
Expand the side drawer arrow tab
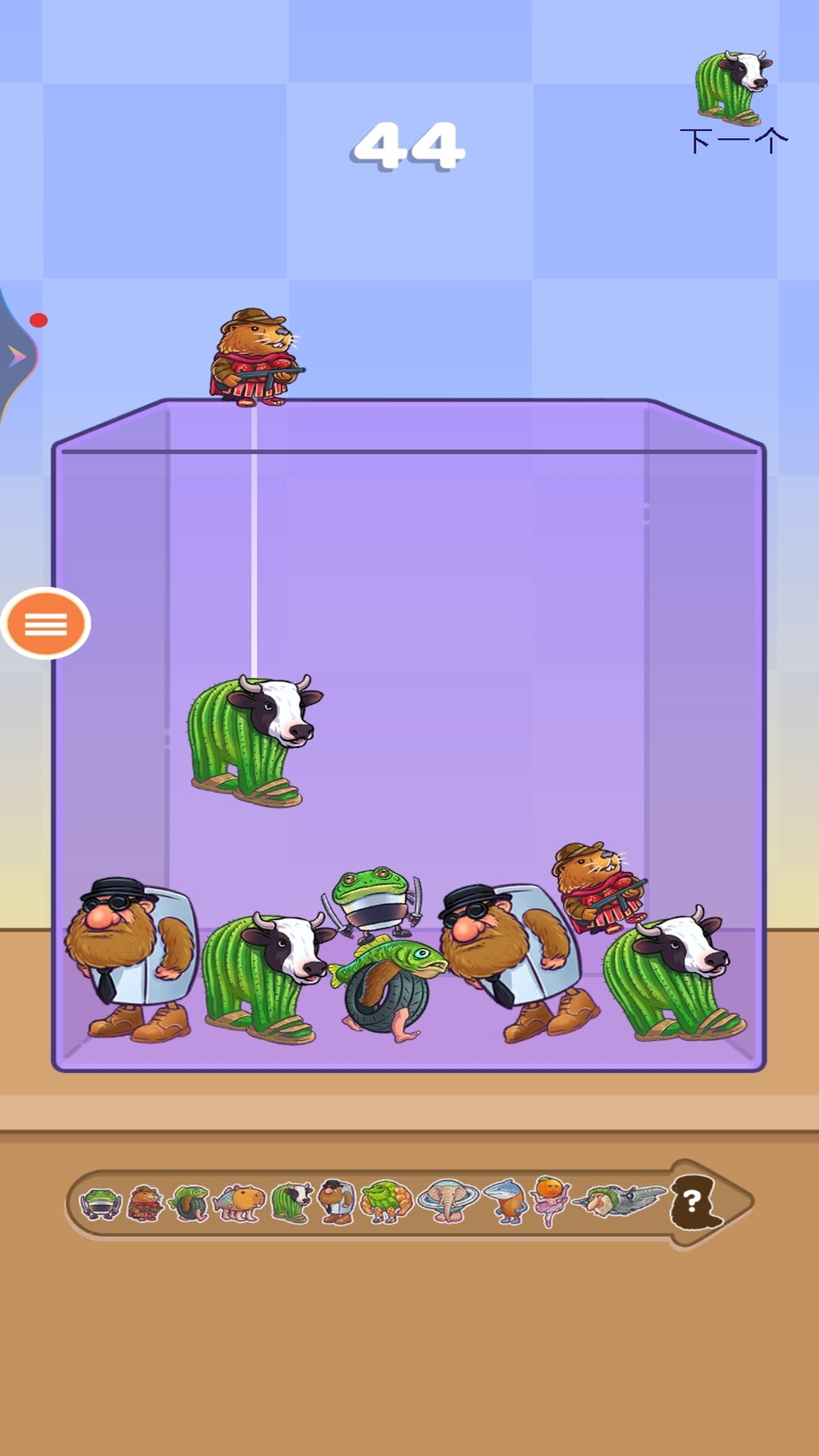17,356
